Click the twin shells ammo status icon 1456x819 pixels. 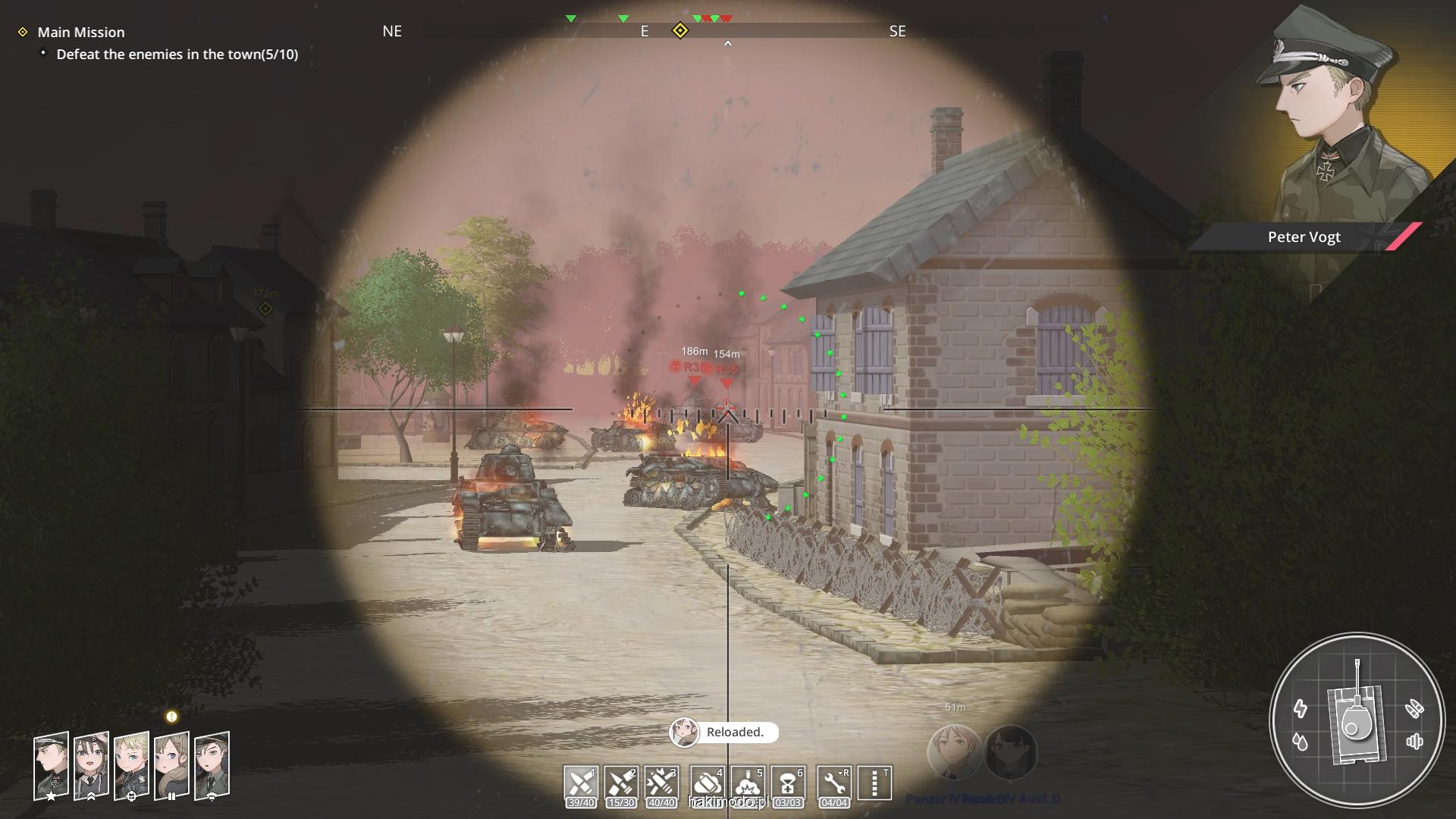point(1414,708)
